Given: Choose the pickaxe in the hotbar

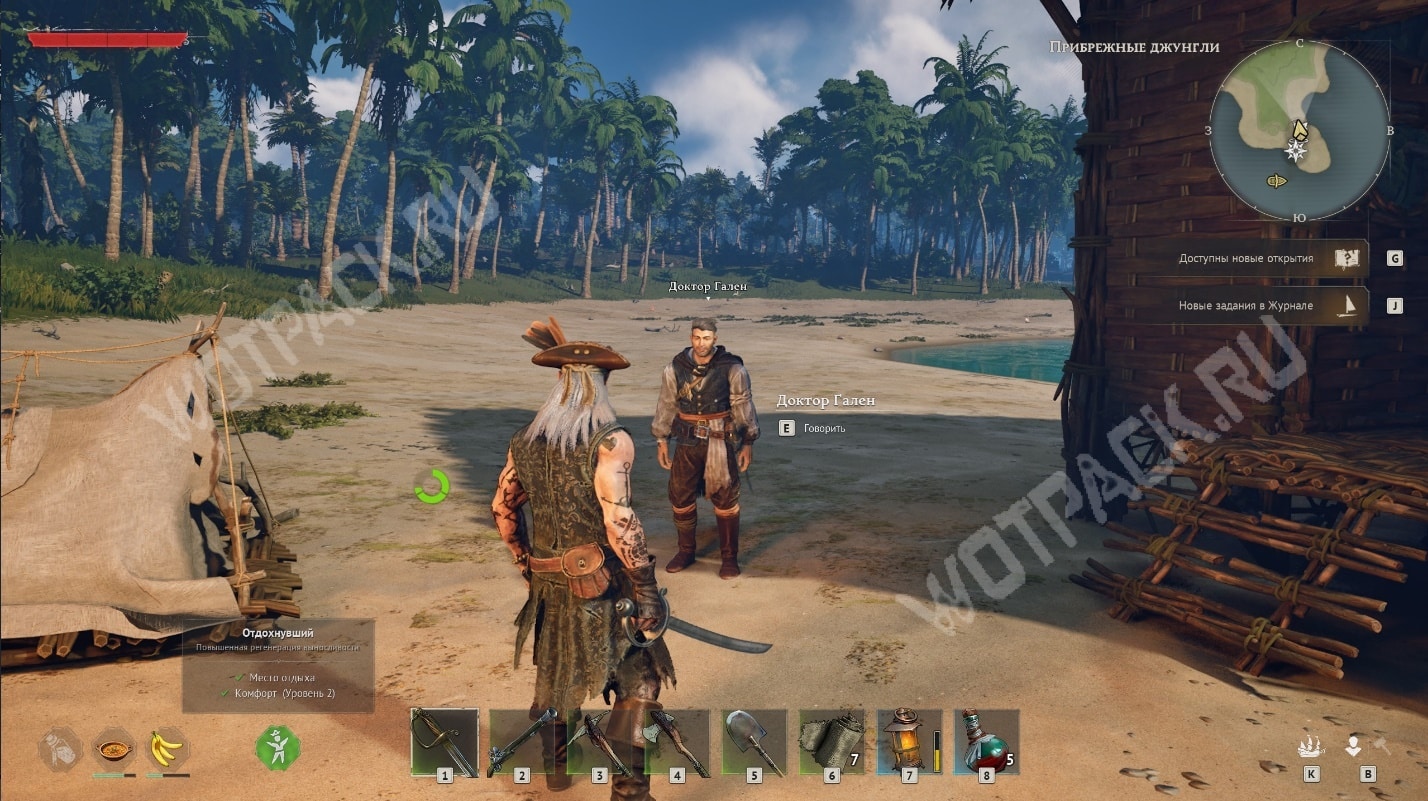Looking at the screenshot, I should pyautogui.click(x=600, y=742).
